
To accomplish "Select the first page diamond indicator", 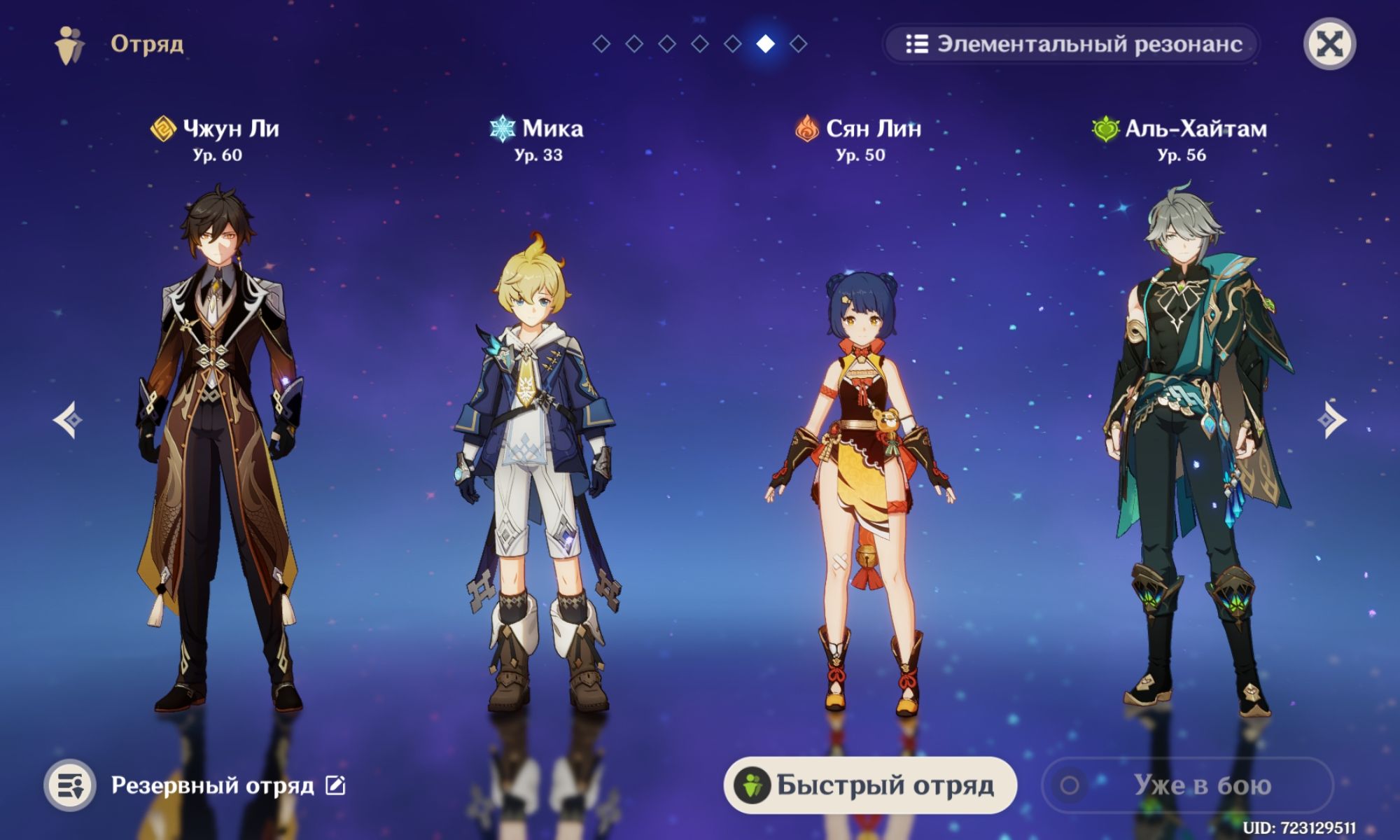I will click(x=601, y=44).
